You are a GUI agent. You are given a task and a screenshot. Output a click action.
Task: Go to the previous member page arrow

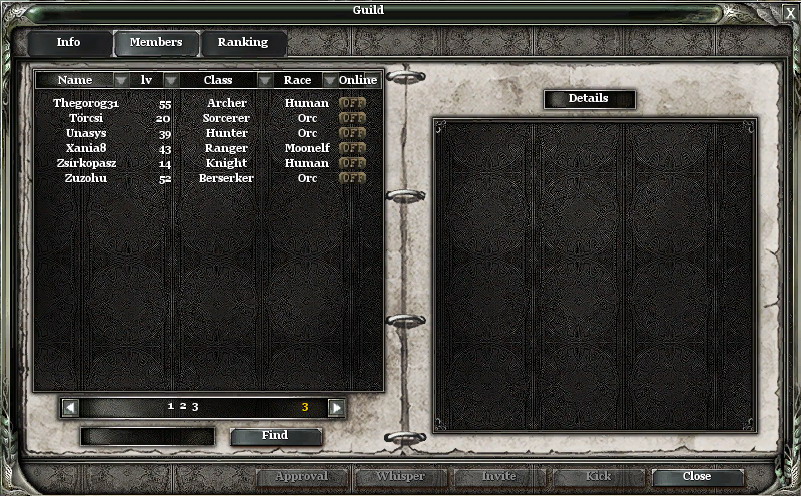tap(70, 407)
